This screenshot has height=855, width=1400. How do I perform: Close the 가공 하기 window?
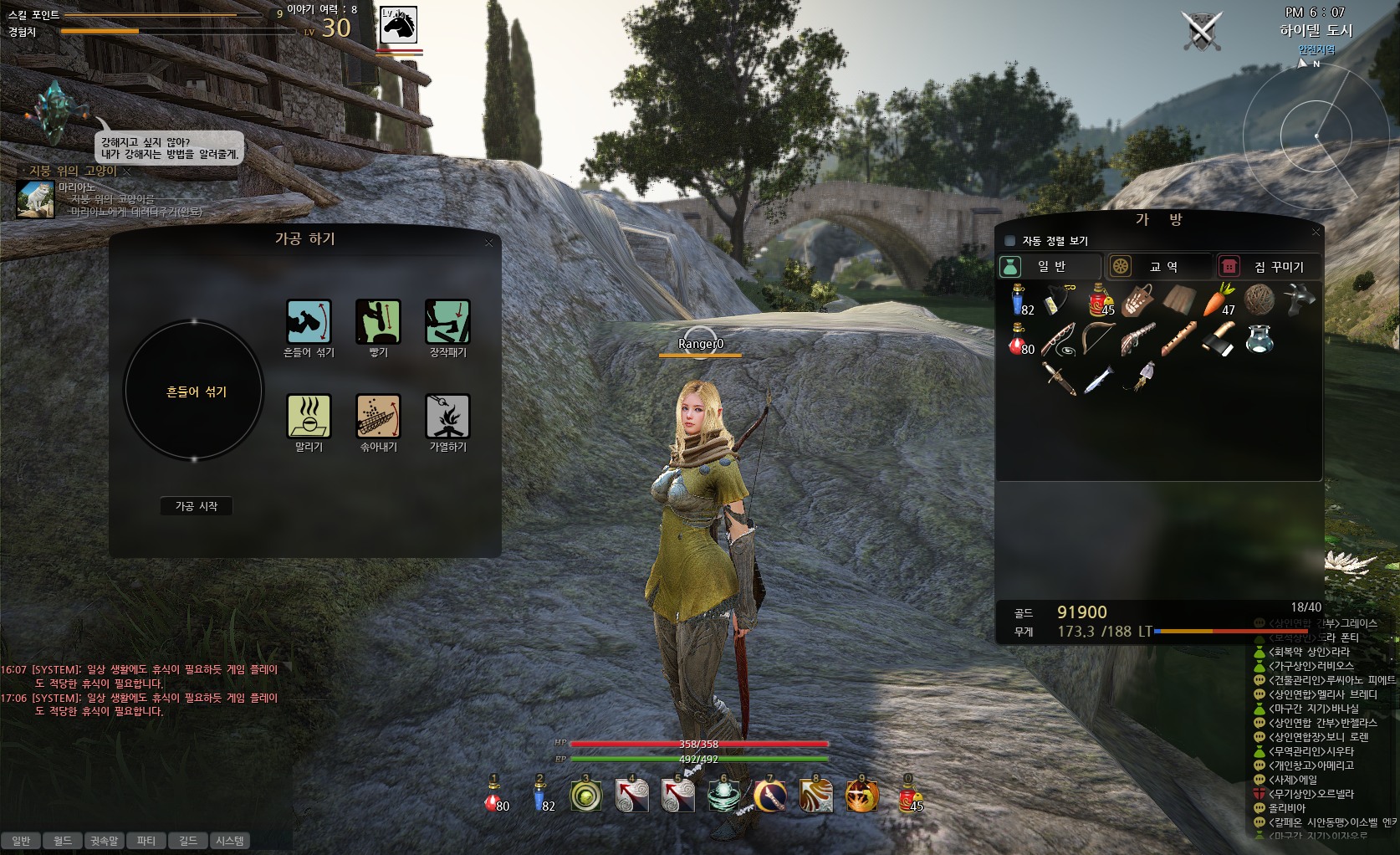click(x=489, y=243)
